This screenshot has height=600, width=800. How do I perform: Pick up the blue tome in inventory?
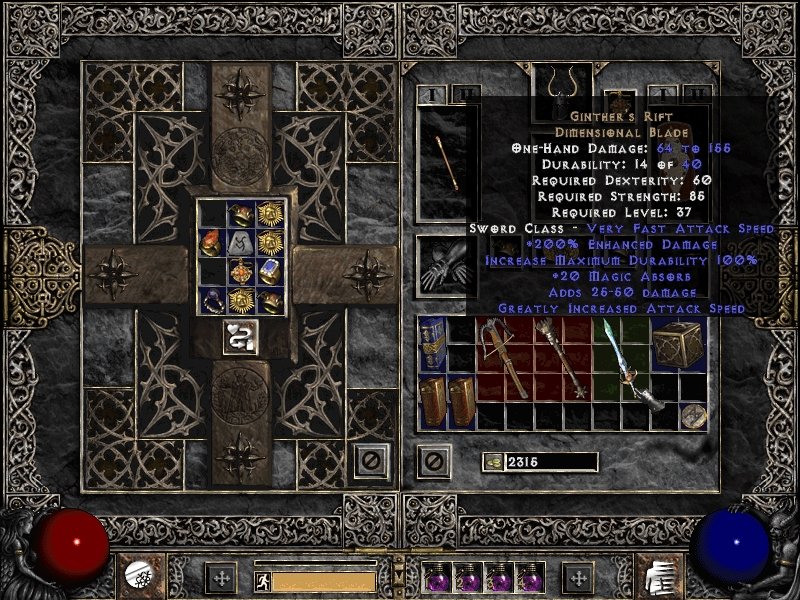tap(432, 342)
